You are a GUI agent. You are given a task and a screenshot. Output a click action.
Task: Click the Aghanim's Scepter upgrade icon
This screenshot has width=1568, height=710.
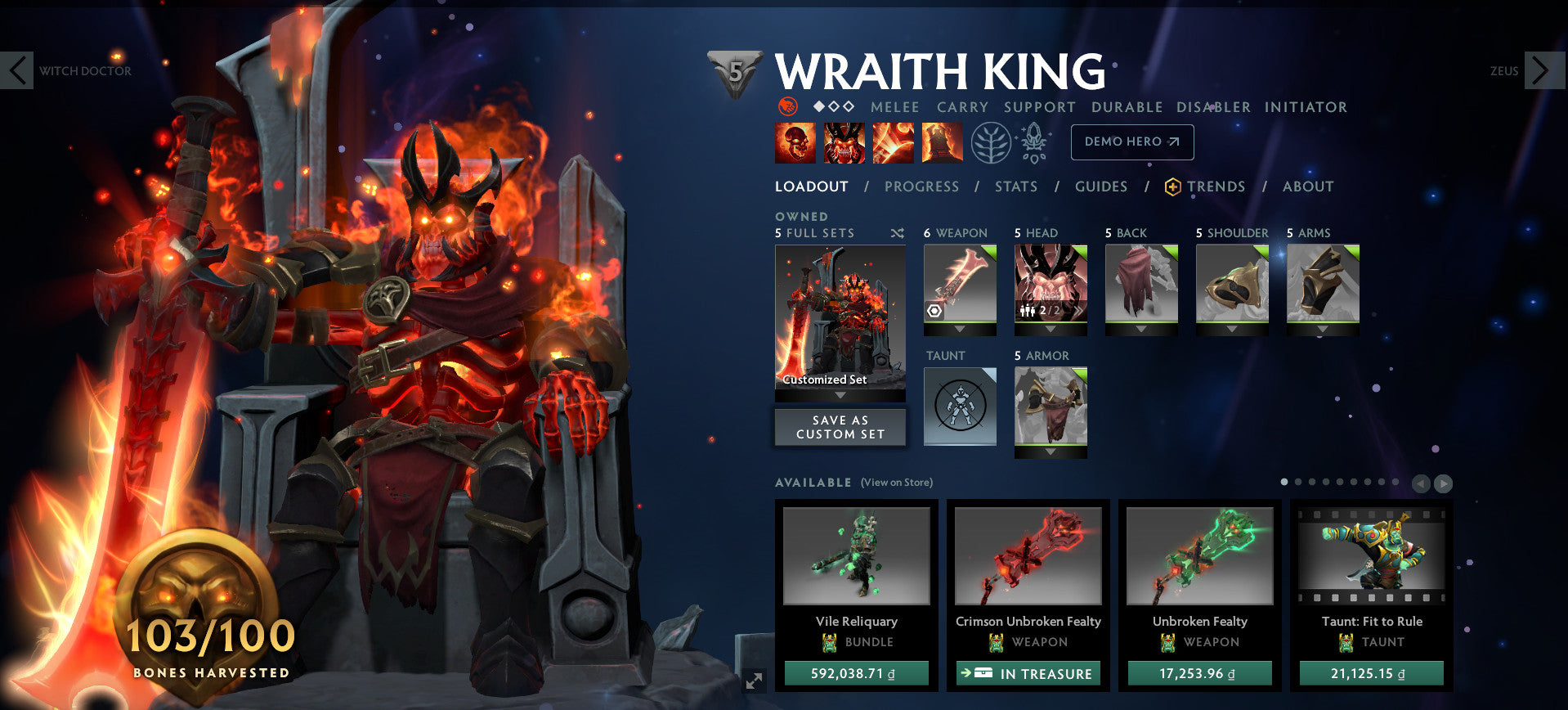1036,141
